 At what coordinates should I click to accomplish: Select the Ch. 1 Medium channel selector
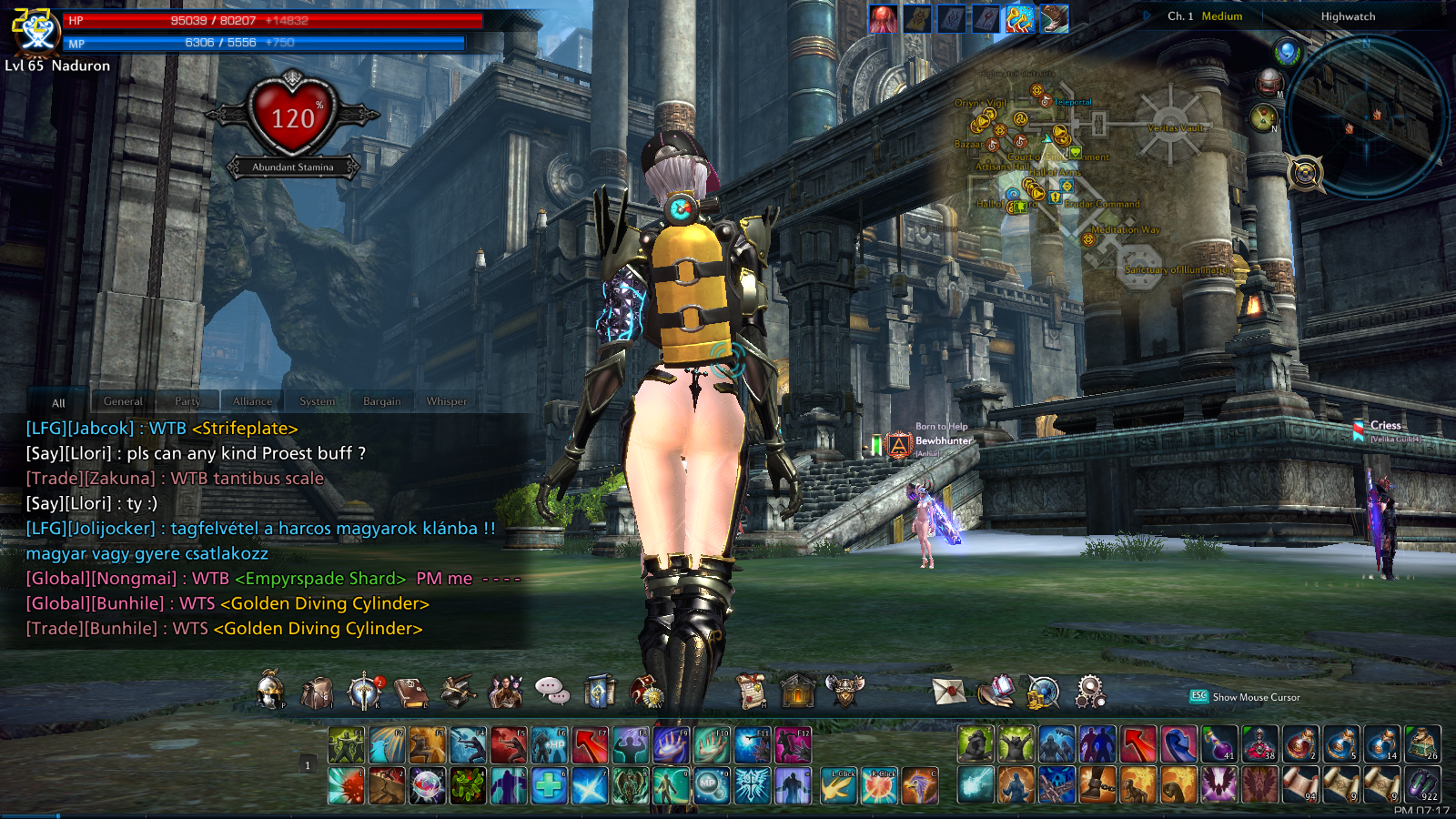[1206, 16]
